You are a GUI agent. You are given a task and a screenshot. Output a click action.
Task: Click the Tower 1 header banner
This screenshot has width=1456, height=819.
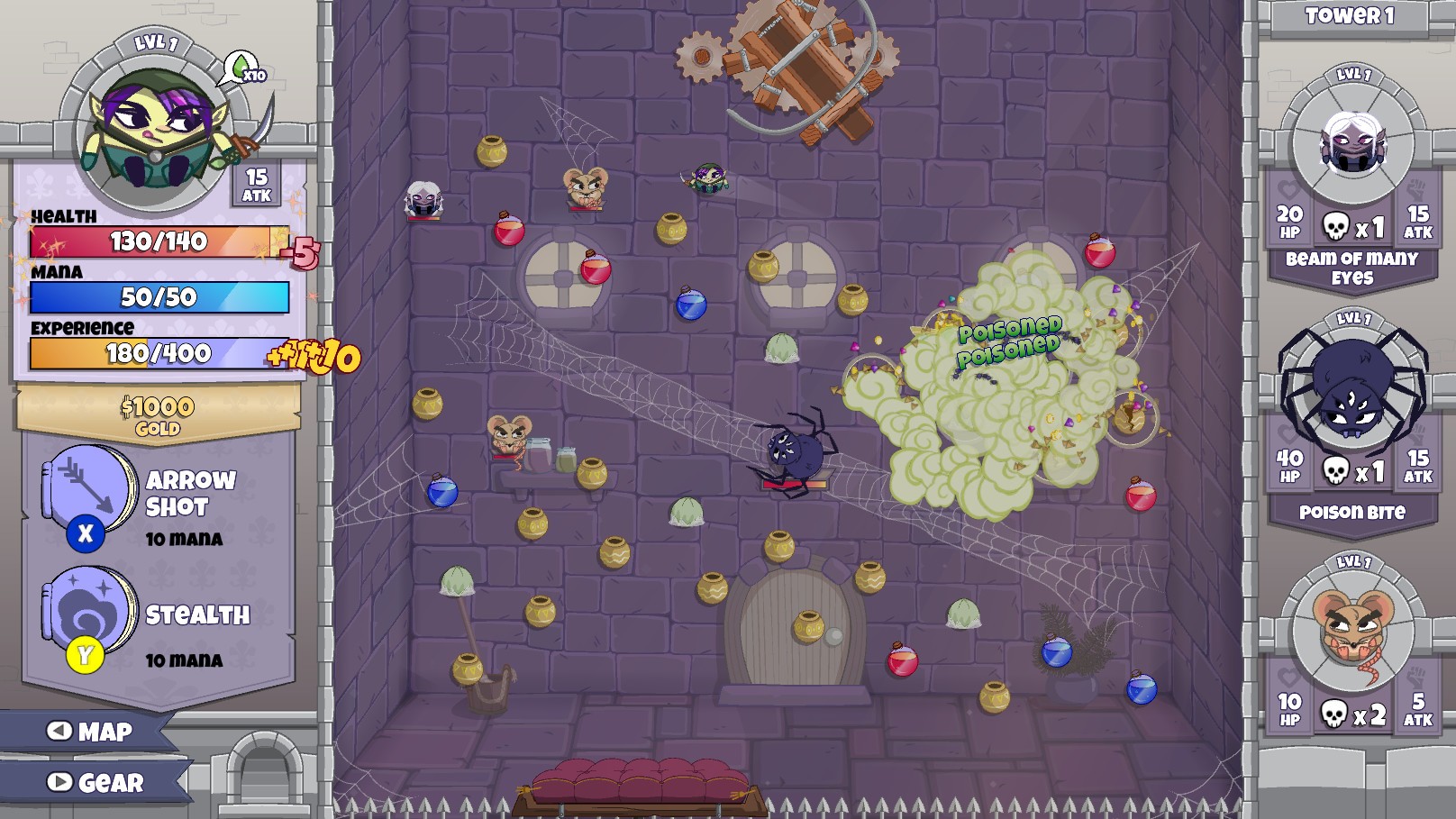point(1349,14)
